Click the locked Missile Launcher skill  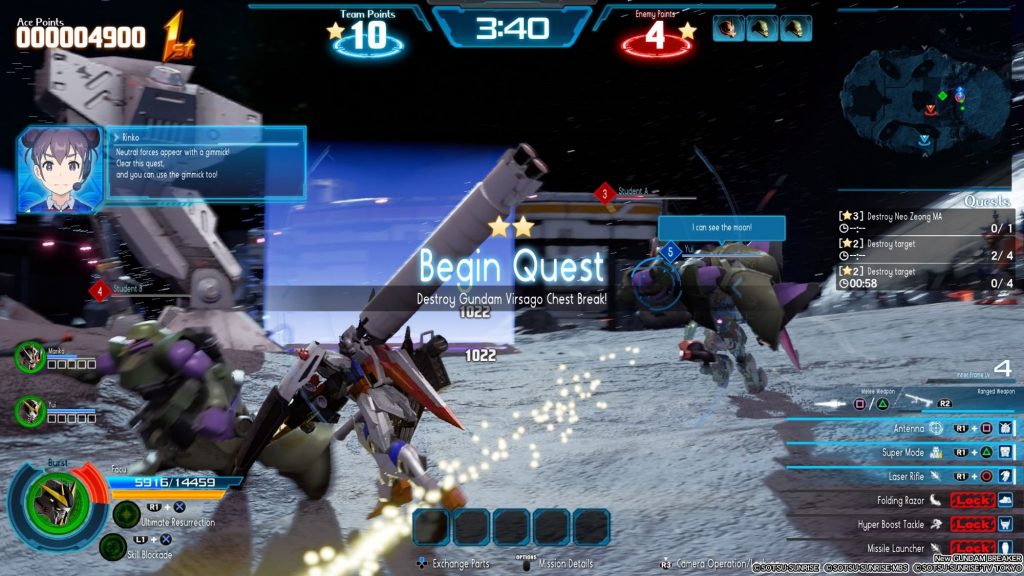(x=900, y=547)
